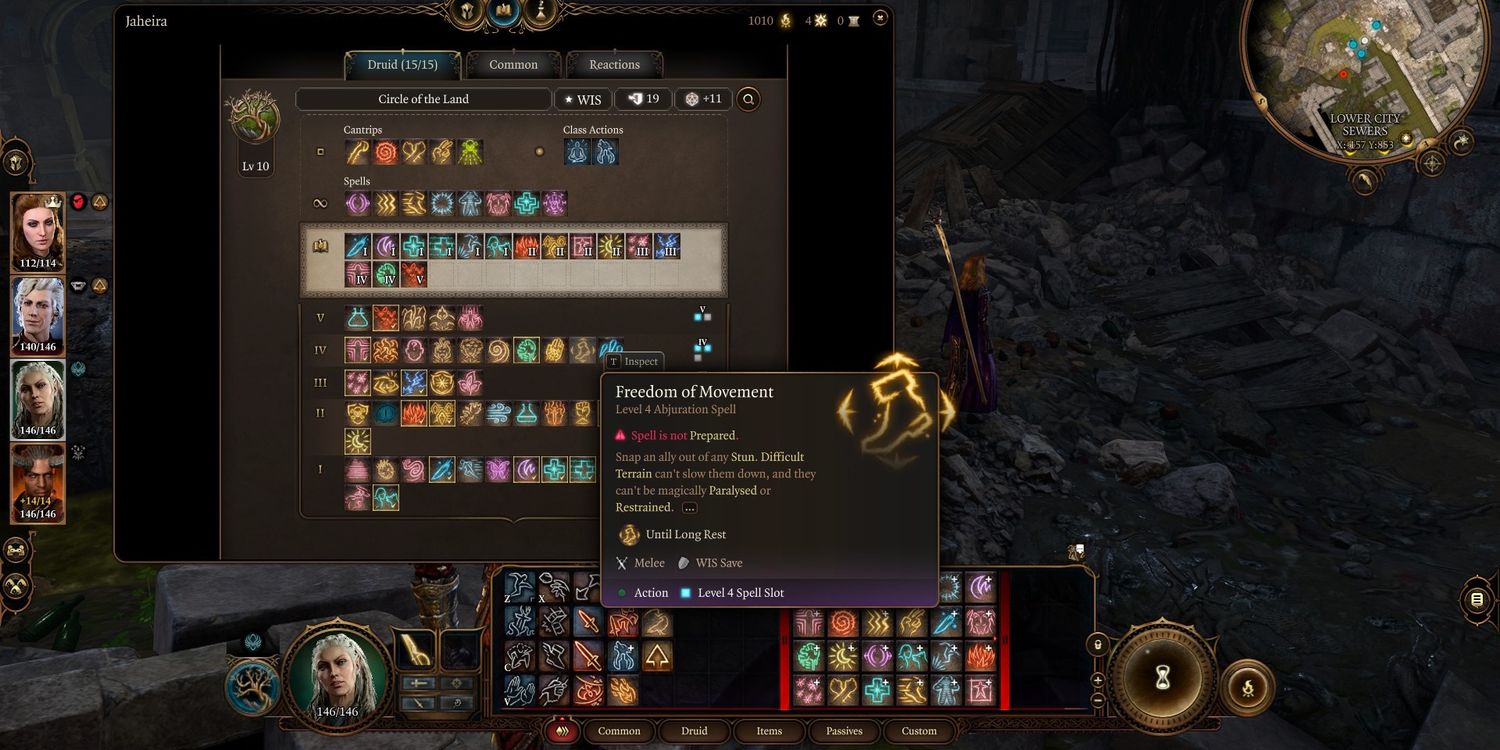The image size is (1500, 750).
Task: Open the journal log icon
Action: click(x=1476, y=599)
